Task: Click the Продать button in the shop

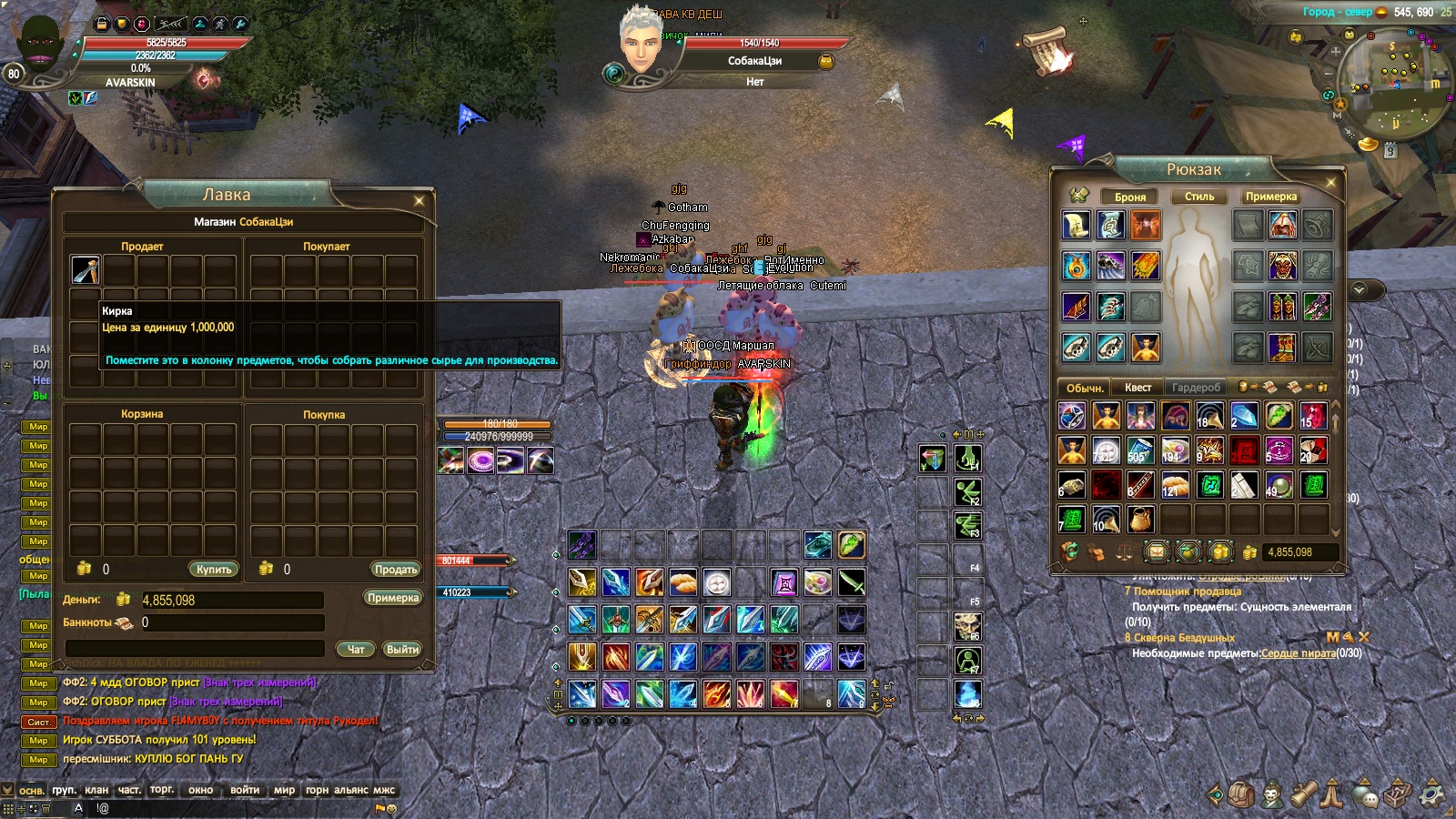Action: [x=396, y=570]
